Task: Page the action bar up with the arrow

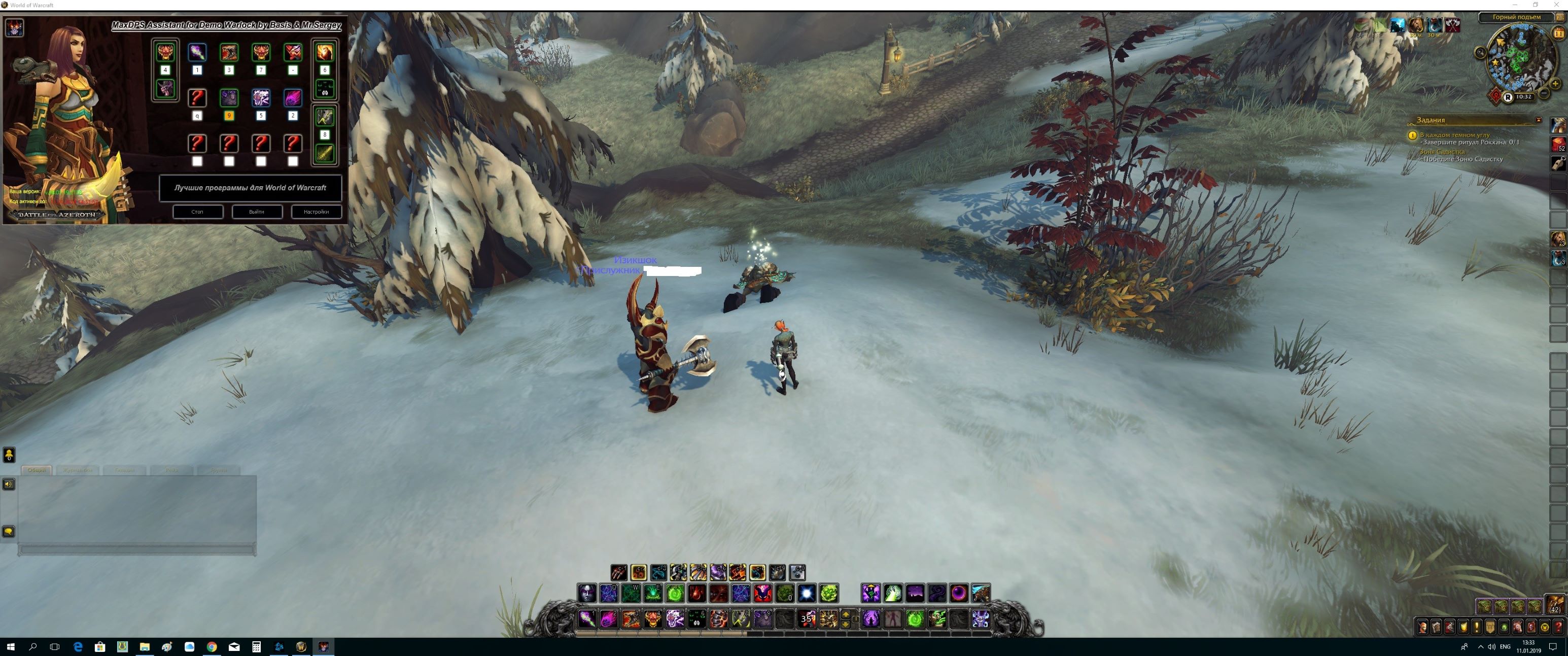Action: coord(846,615)
